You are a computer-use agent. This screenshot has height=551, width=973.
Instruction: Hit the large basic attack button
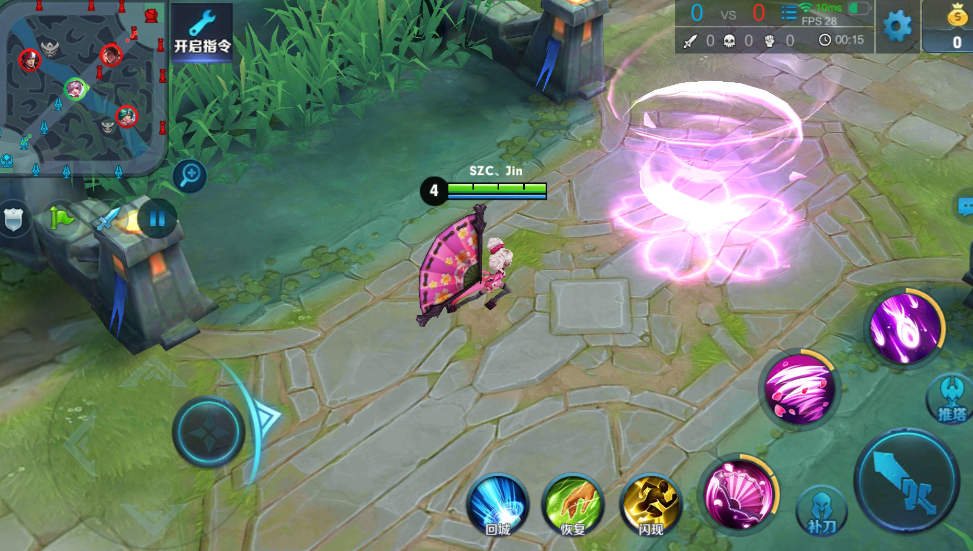tap(906, 482)
